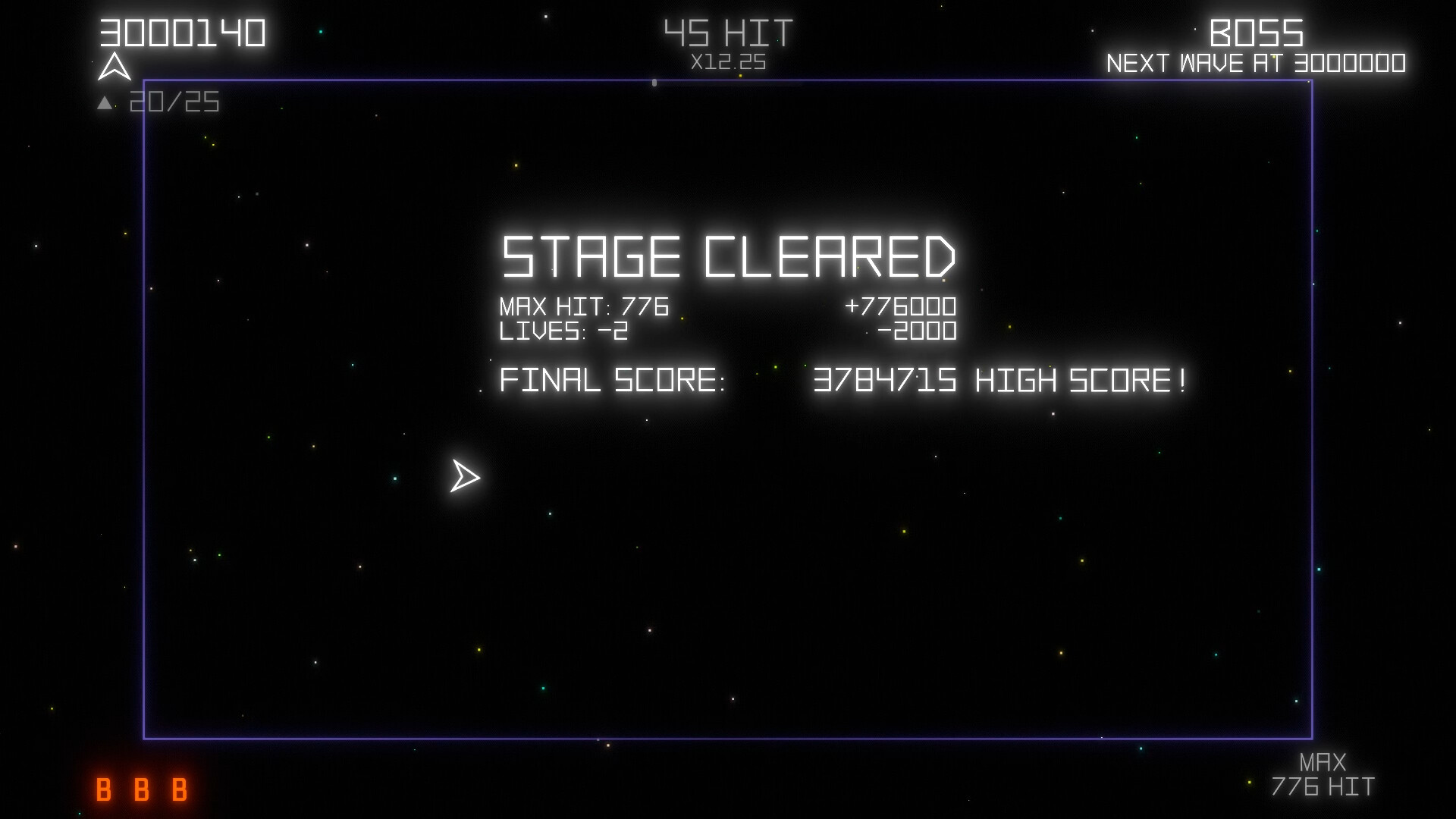The width and height of the screenshot is (1456, 819).
Task: Click the middle orange B bomb icon
Action: (141, 791)
